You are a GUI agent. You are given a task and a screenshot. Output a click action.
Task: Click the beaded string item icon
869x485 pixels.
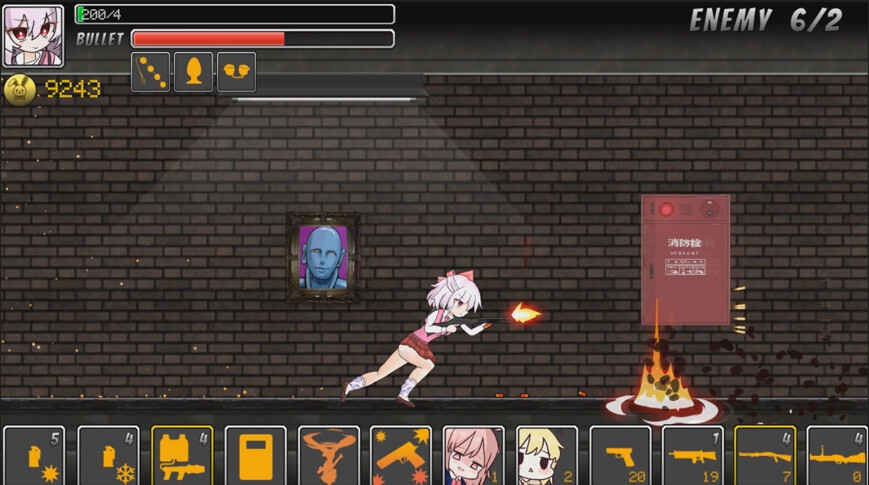click(151, 72)
